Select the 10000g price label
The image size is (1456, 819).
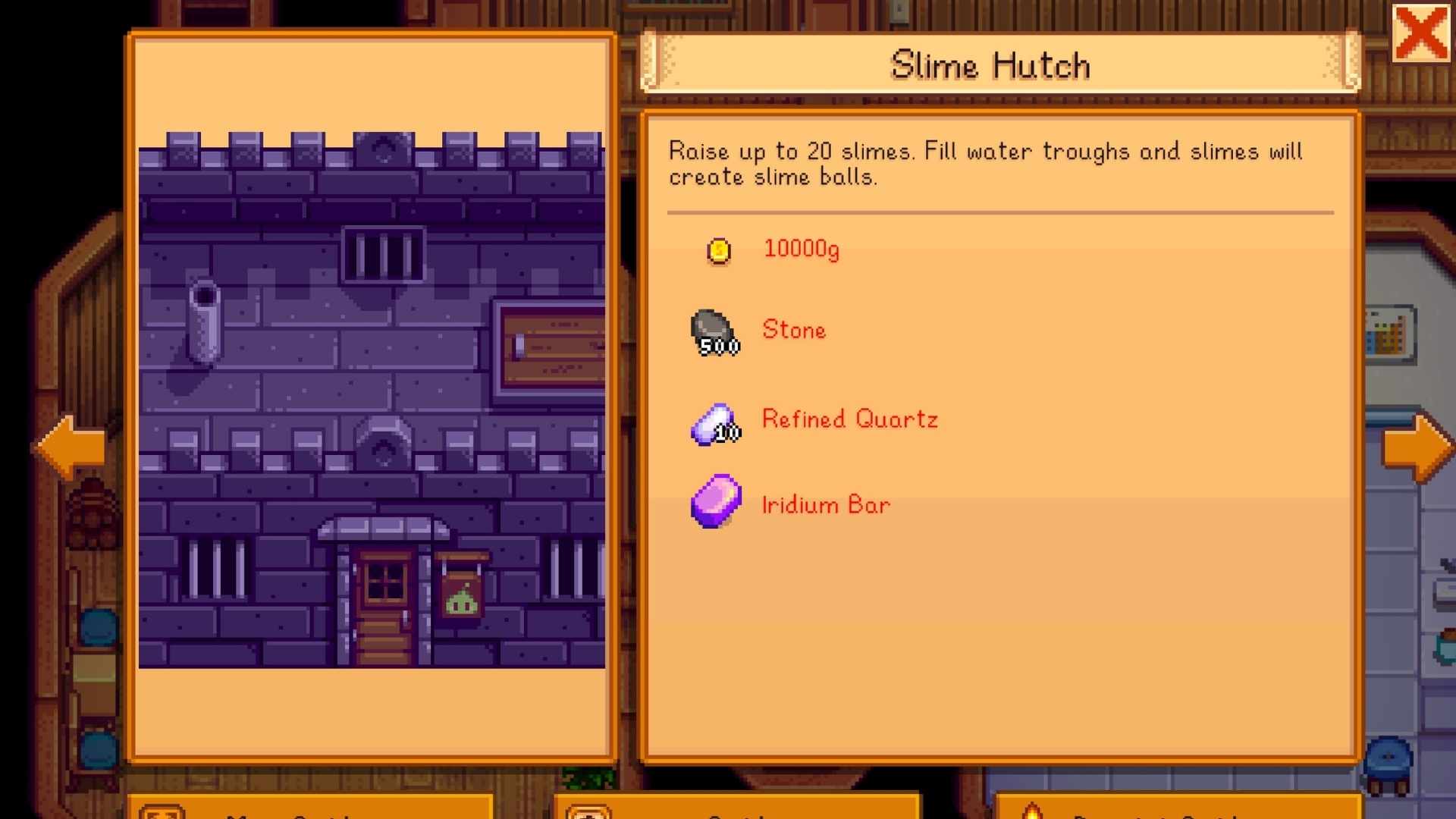pyautogui.click(x=802, y=249)
